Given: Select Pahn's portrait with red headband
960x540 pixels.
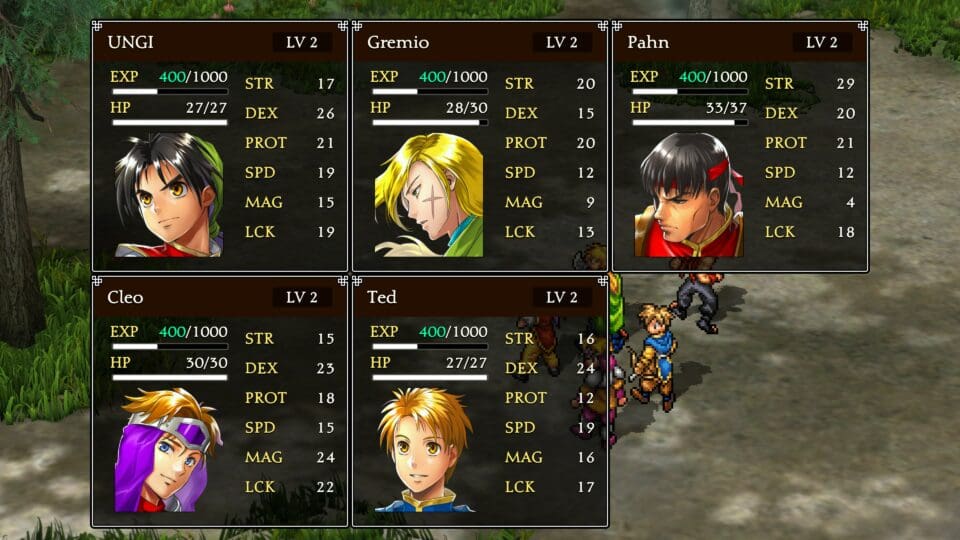Looking at the screenshot, I should click(689, 195).
